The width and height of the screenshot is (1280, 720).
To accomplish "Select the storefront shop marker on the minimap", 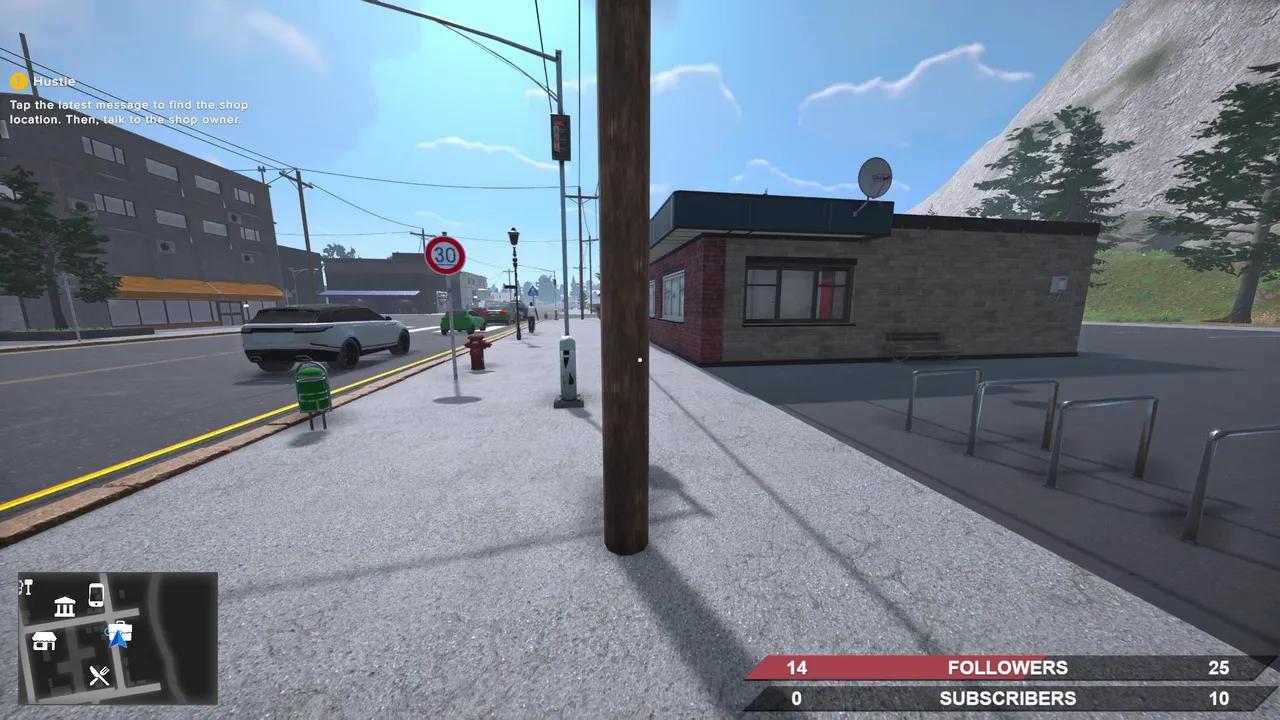I will [x=44, y=642].
